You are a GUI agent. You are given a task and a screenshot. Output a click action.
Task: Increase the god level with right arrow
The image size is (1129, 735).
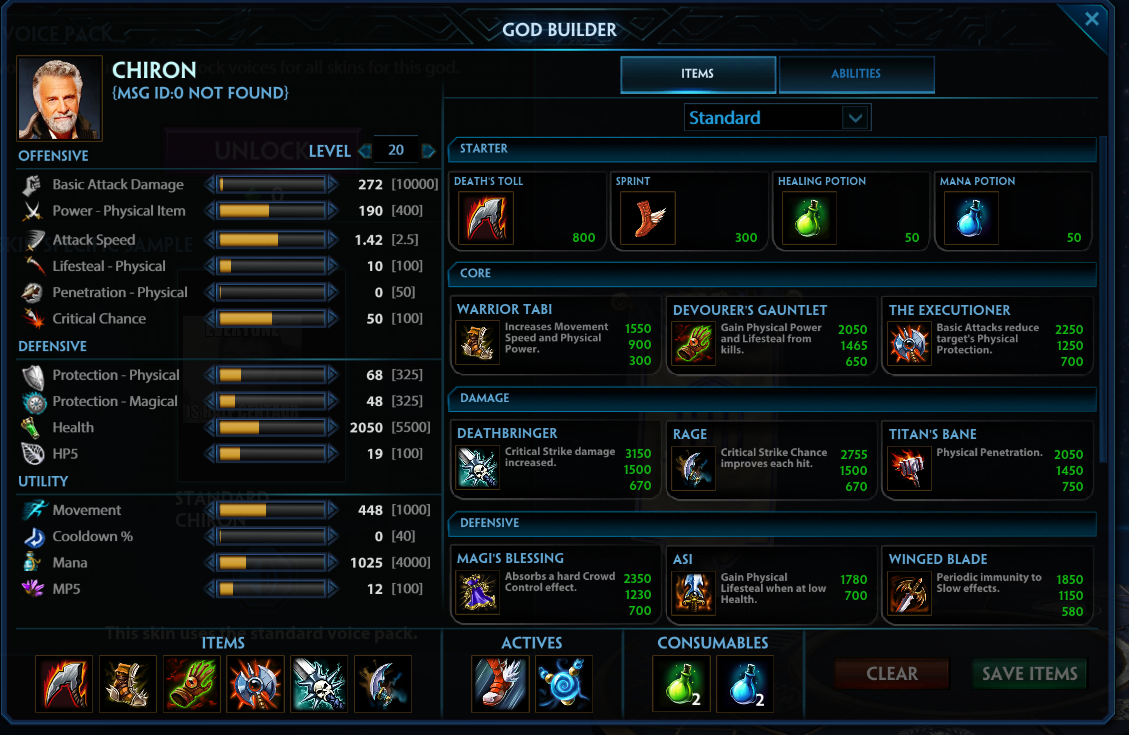click(x=430, y=151)
